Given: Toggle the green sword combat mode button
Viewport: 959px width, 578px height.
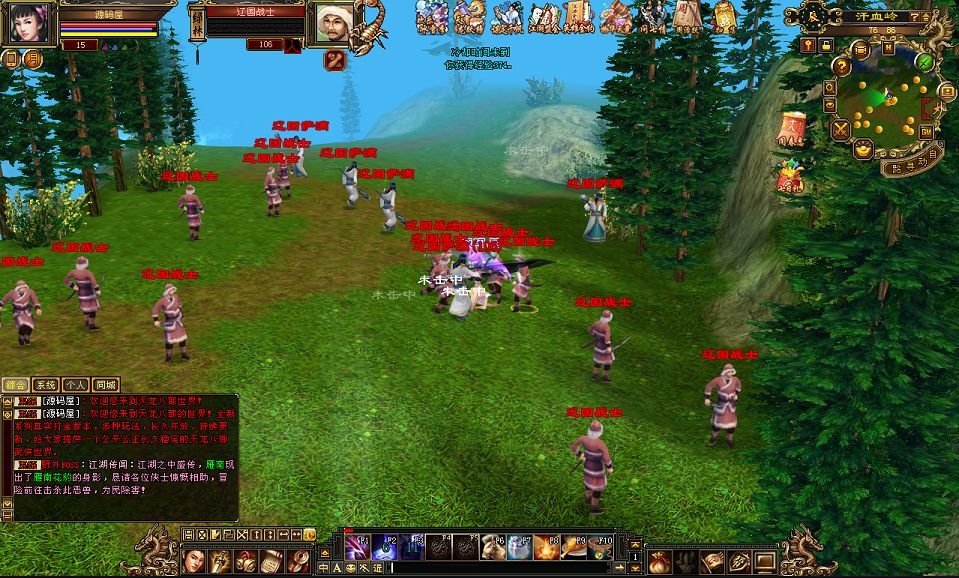Looking at the screenshot, I should point(926,62).
